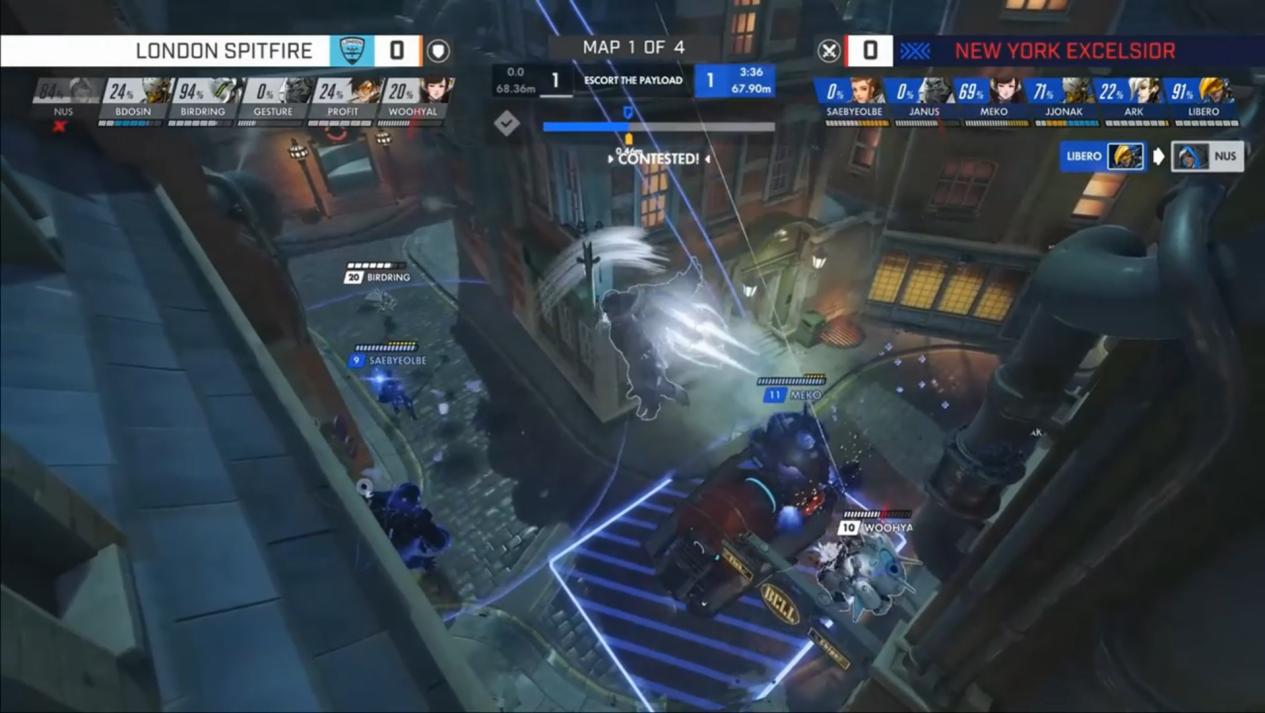Select the LIBERO eliminated NUS kill feed entry
Image resolution: width=1265 pixels, height=713 pixels.
(1152, 156)
